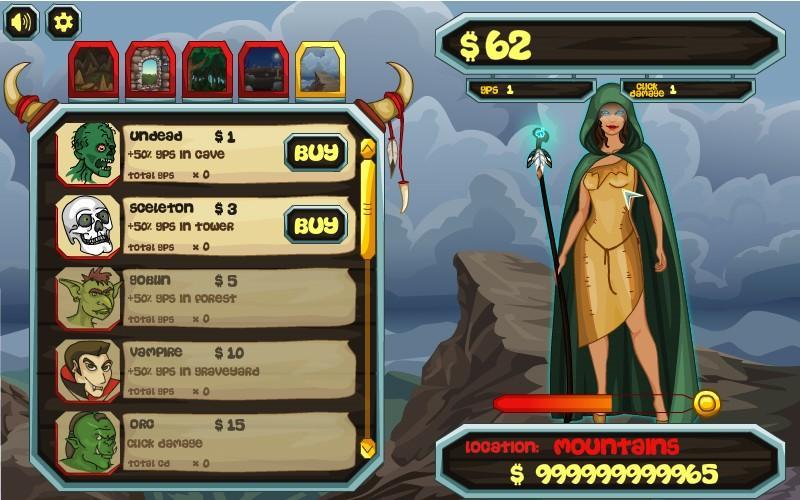Select the Vampire shop row

[x=205, y=370]
